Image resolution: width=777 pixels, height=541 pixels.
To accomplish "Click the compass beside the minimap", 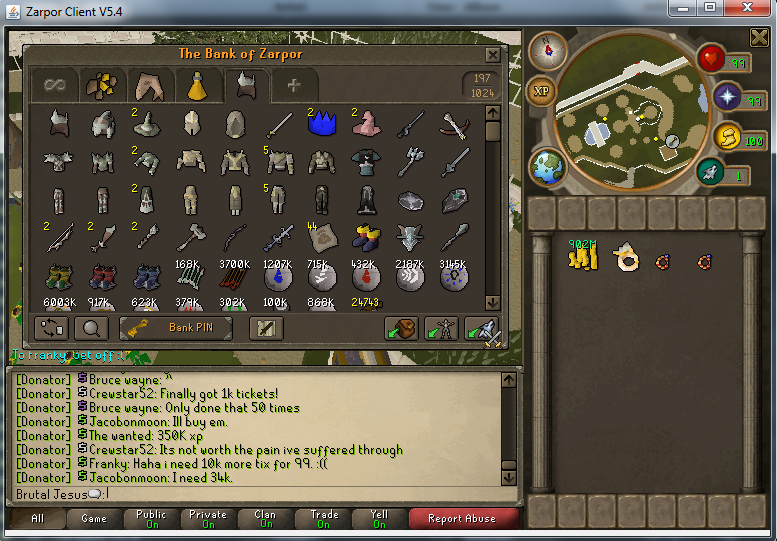I will [x=547, y=48].
